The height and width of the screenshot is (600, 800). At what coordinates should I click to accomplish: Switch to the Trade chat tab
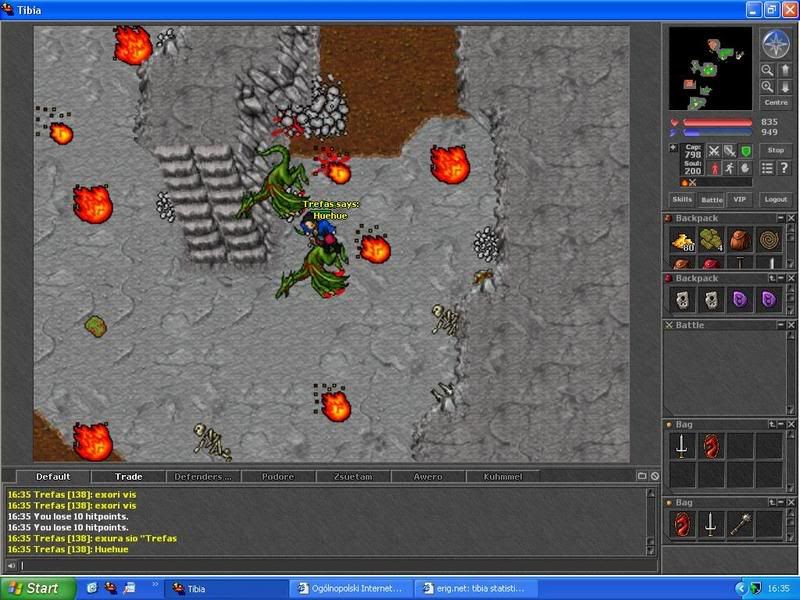[128, 477]
